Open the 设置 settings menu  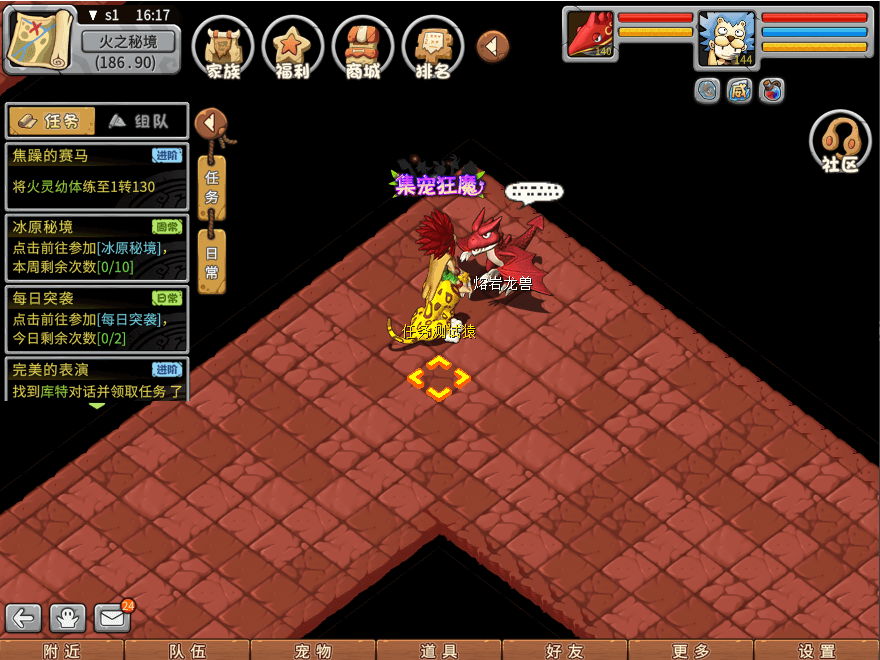[x=817, y=651]
